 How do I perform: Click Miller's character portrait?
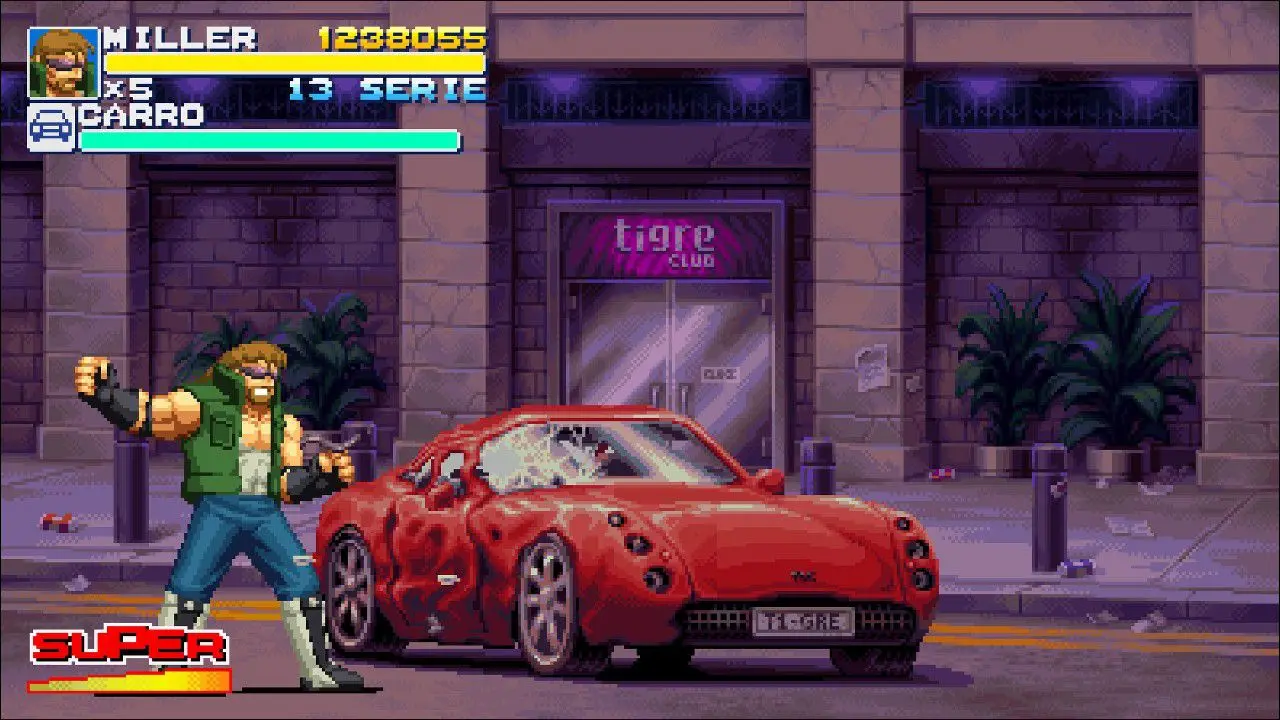(x=63, y=62)
